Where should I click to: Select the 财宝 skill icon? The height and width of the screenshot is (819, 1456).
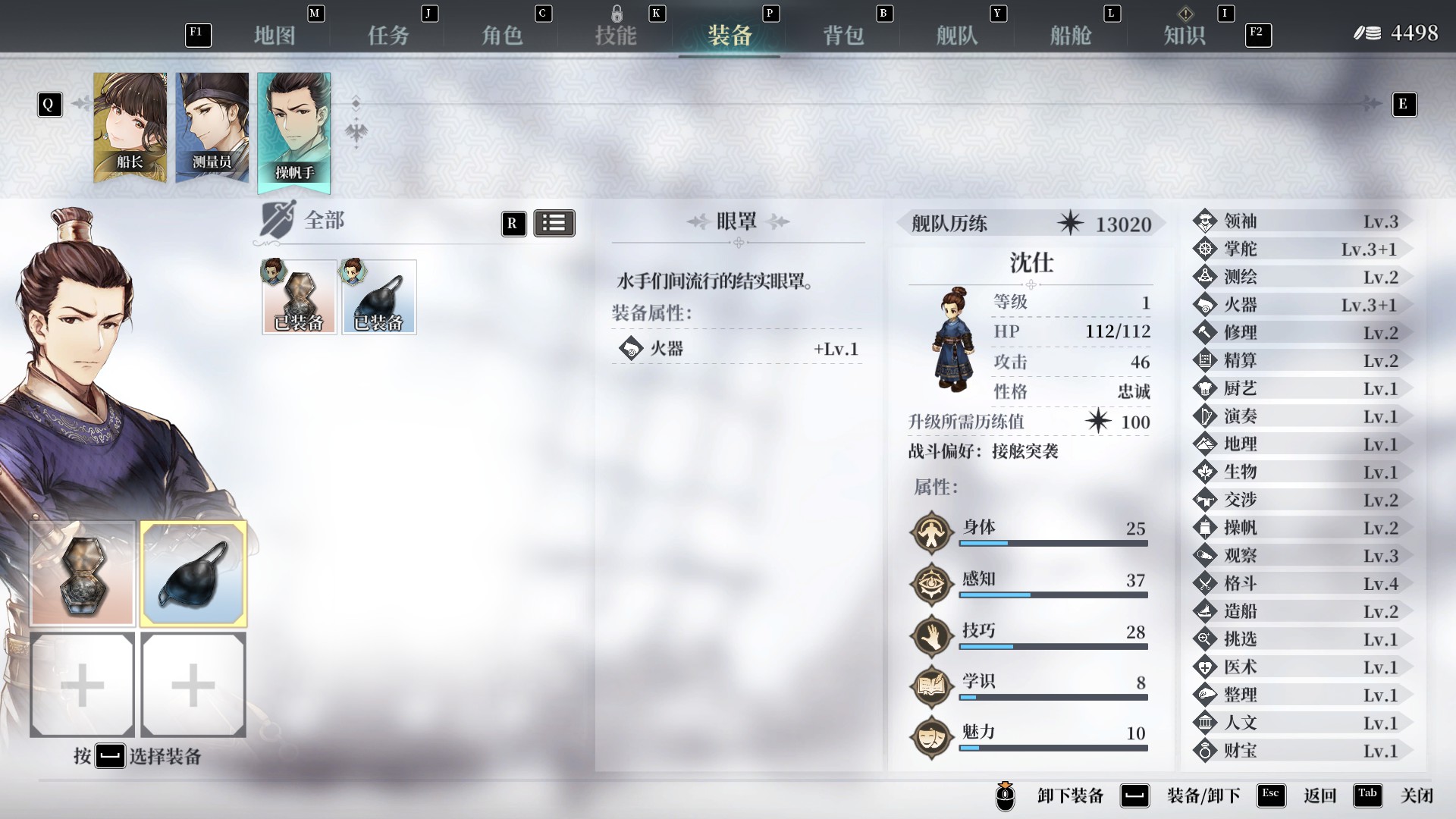(1207, 751)
